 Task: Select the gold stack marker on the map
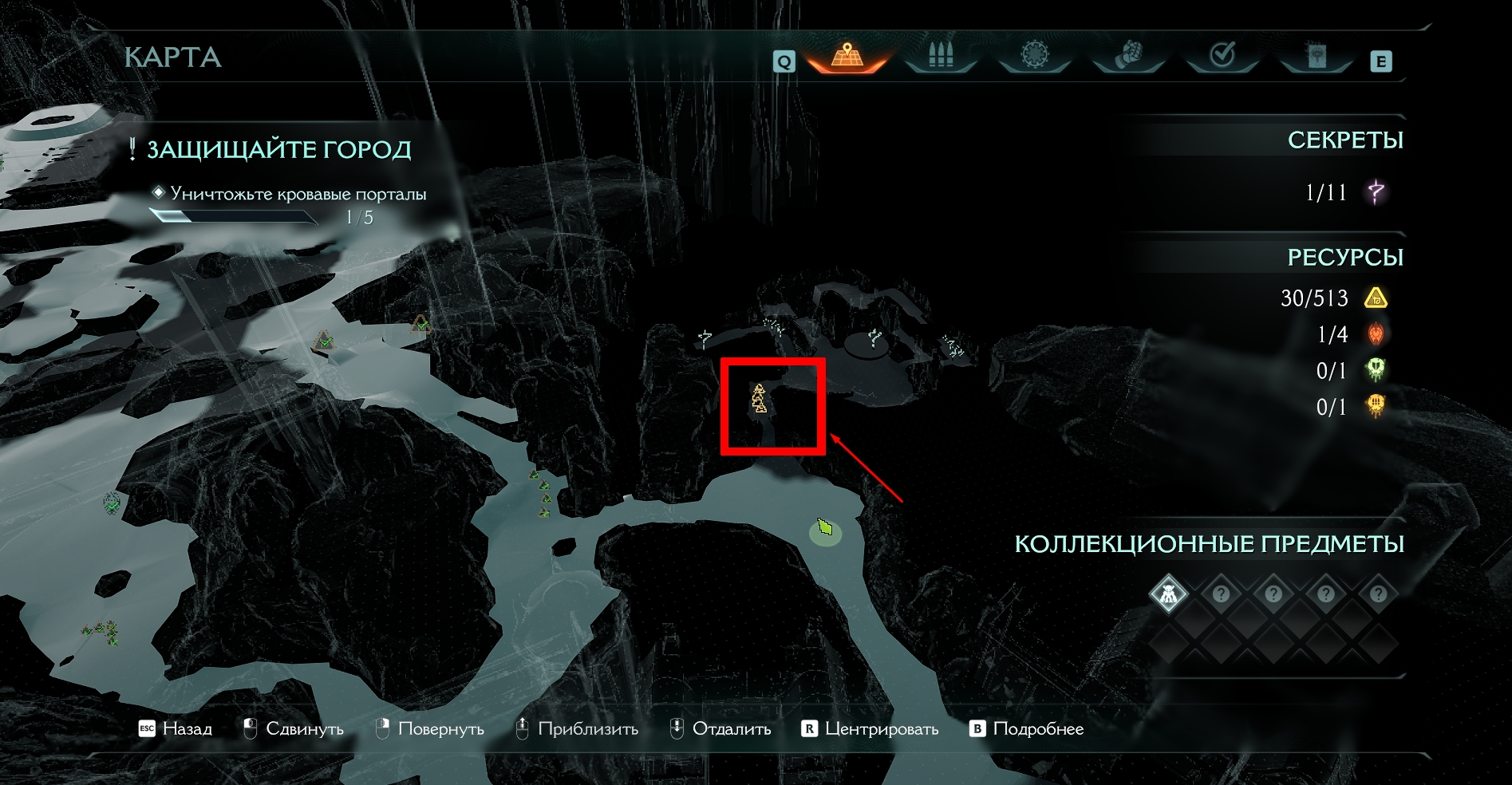click(759, 399)
